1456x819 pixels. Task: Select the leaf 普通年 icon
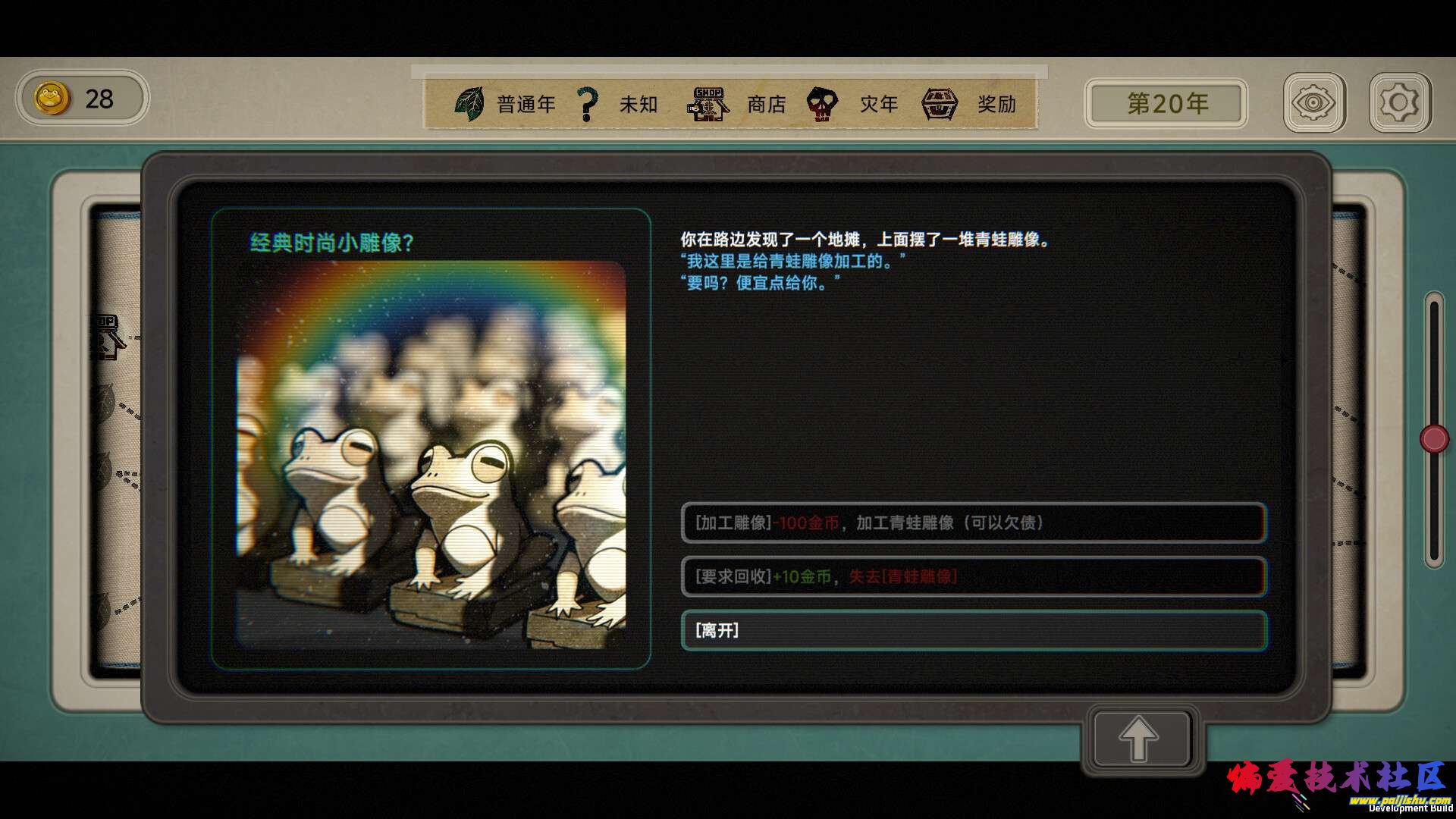[470, 103]
